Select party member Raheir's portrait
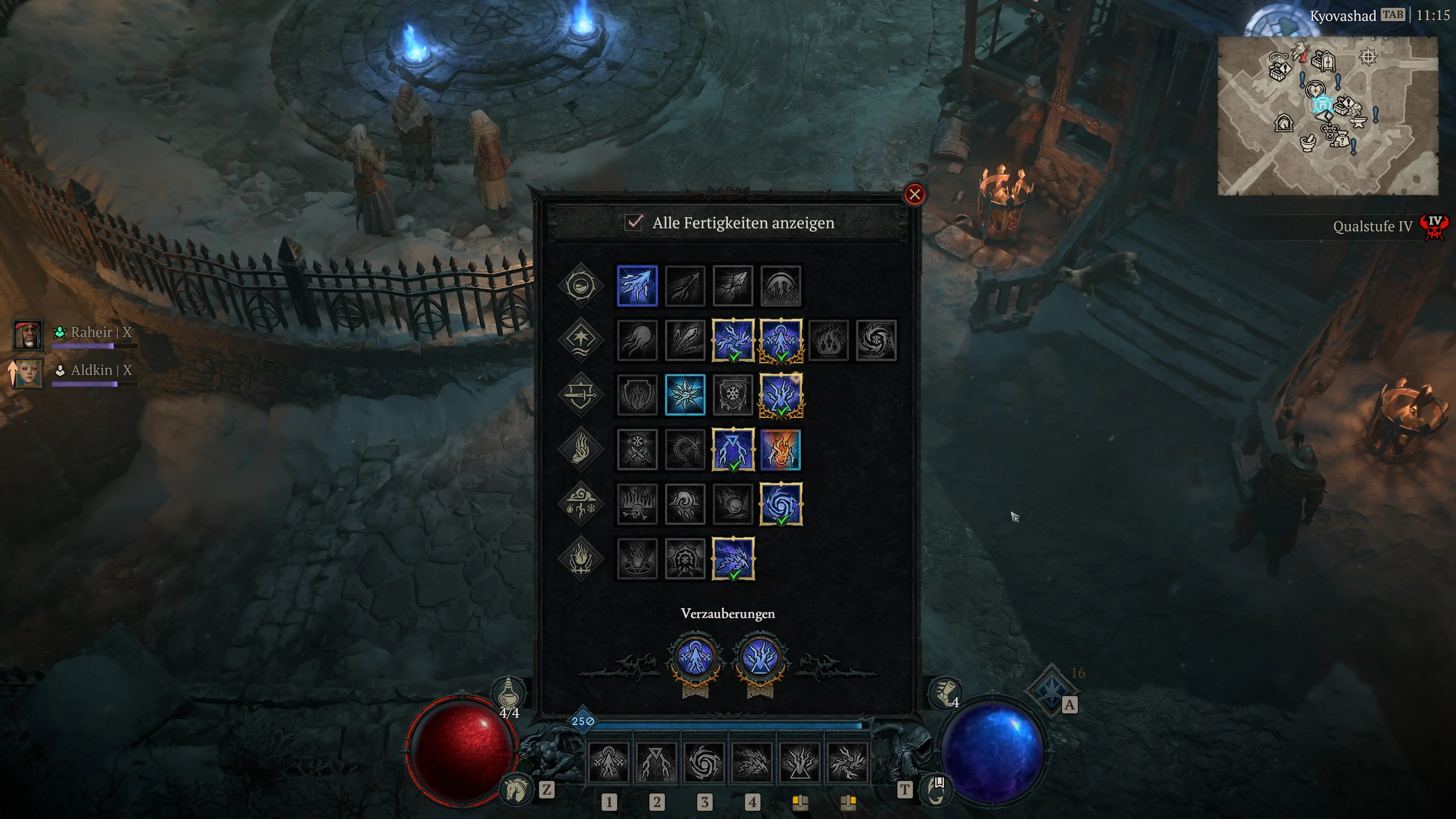 pyautogui.click(x=27, y=334)
